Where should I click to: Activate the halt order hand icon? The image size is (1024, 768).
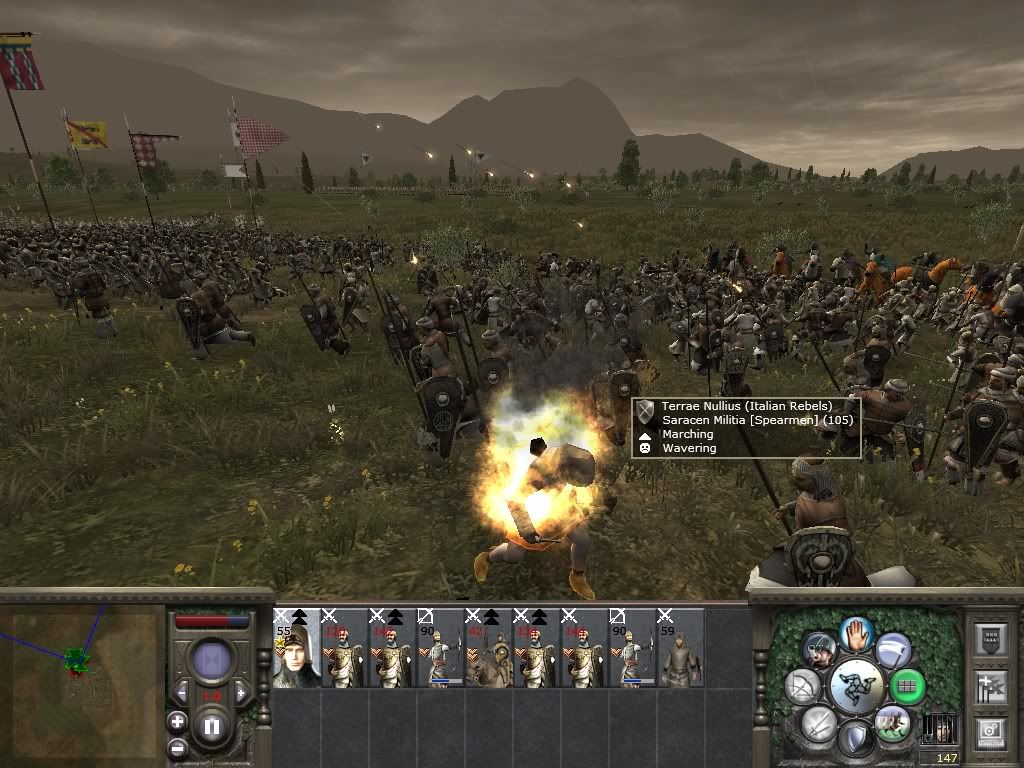[857, 633]
